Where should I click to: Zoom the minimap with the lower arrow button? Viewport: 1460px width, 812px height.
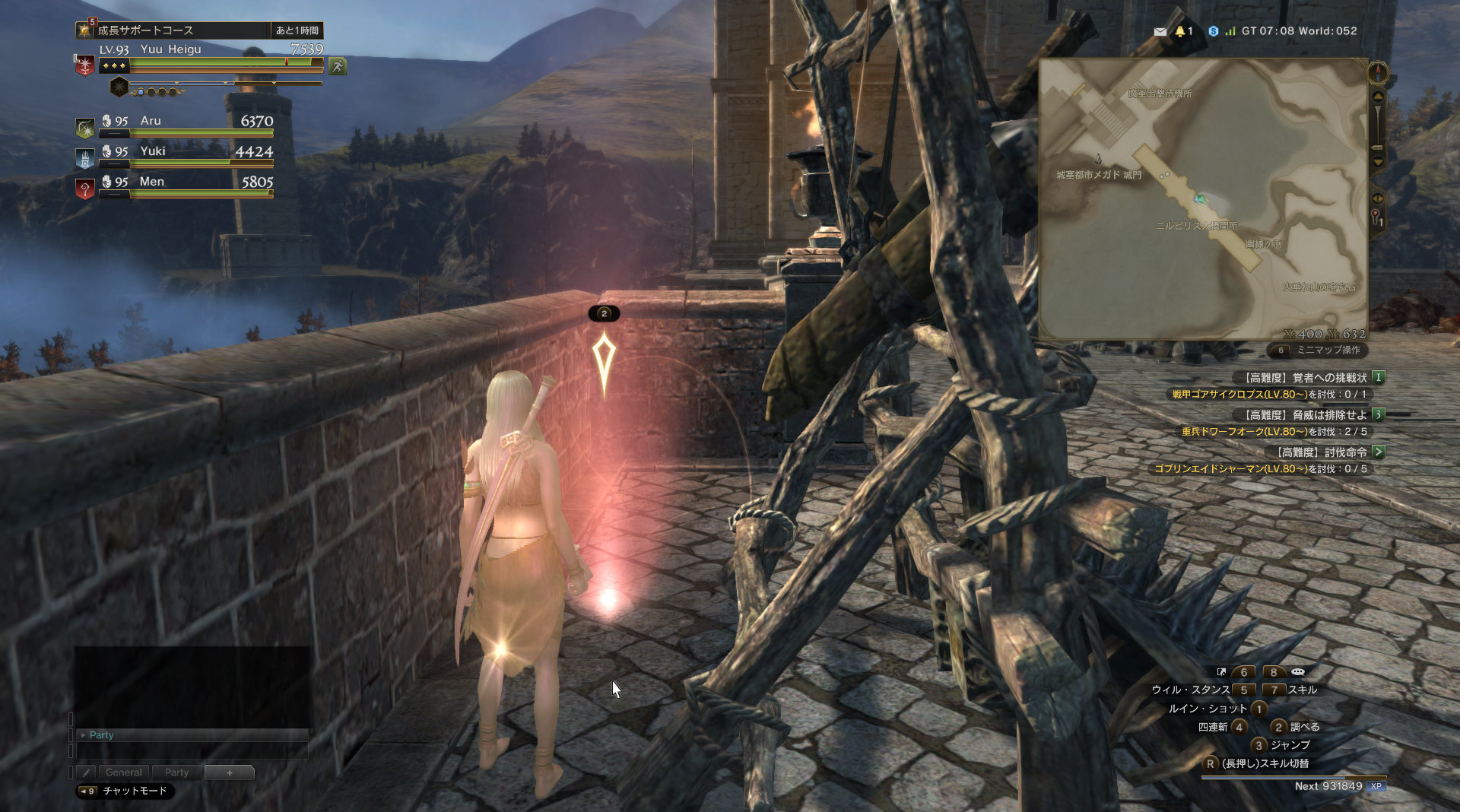click(1378, 162)
